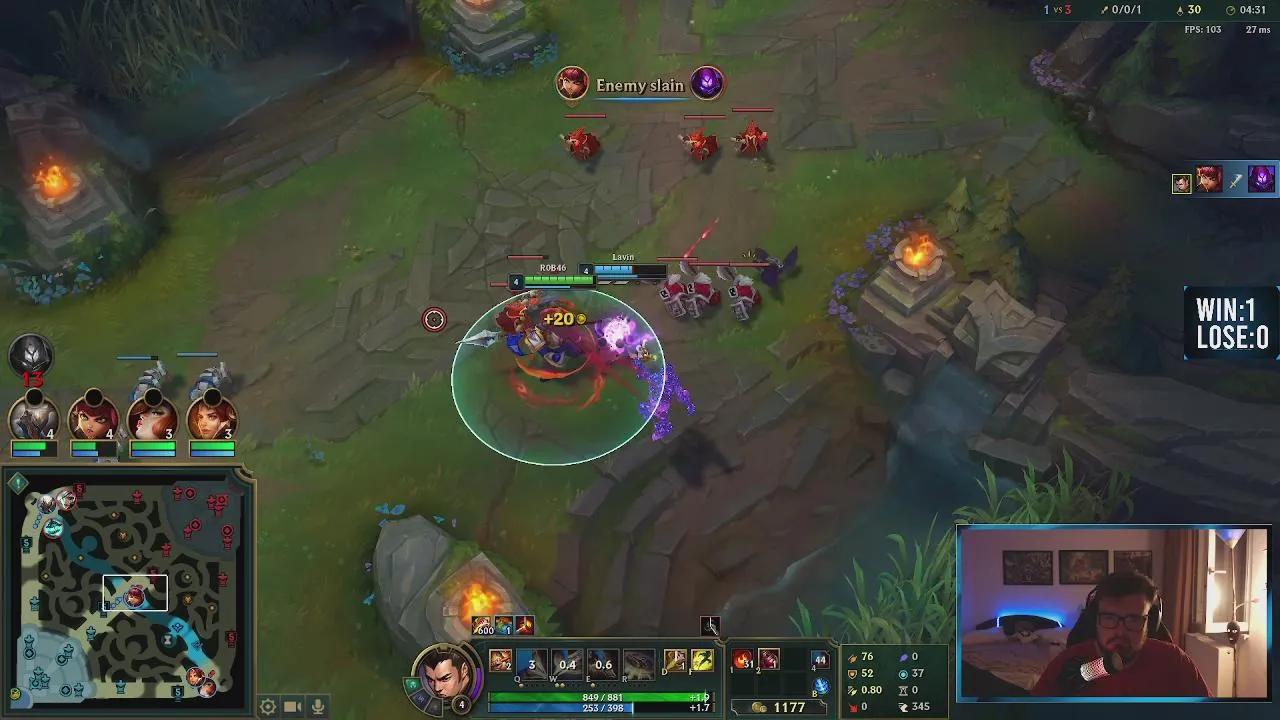
Task: Toggle camera lock with the camera button
Action: pyautogui.click(x=291, y=706)
